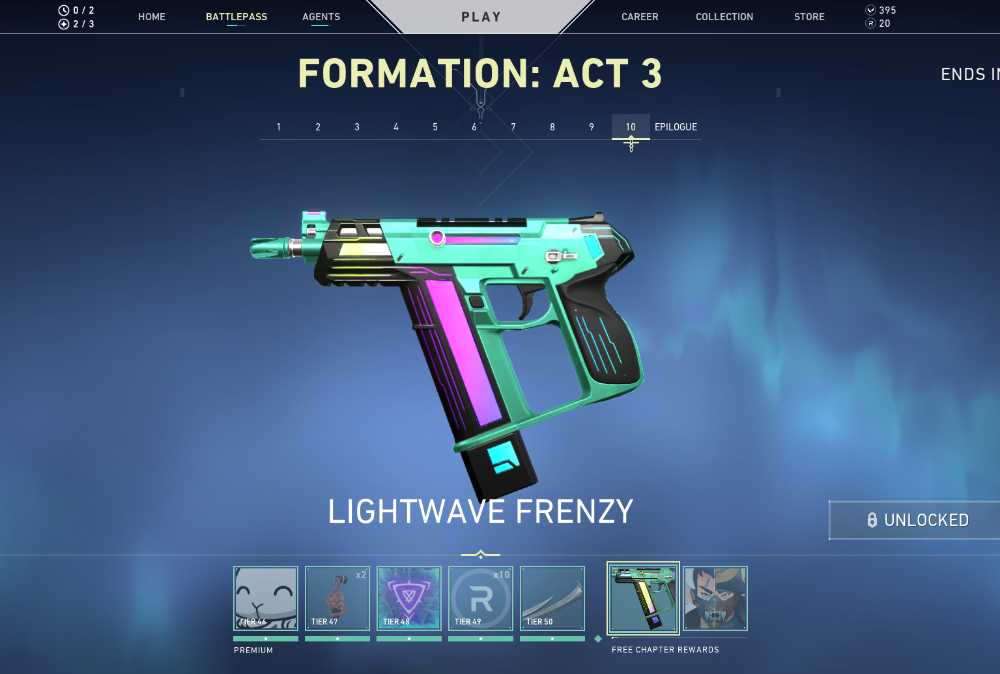
Task: View the Tier 48 purple emblem reward
Action: [x=409, y=598]
